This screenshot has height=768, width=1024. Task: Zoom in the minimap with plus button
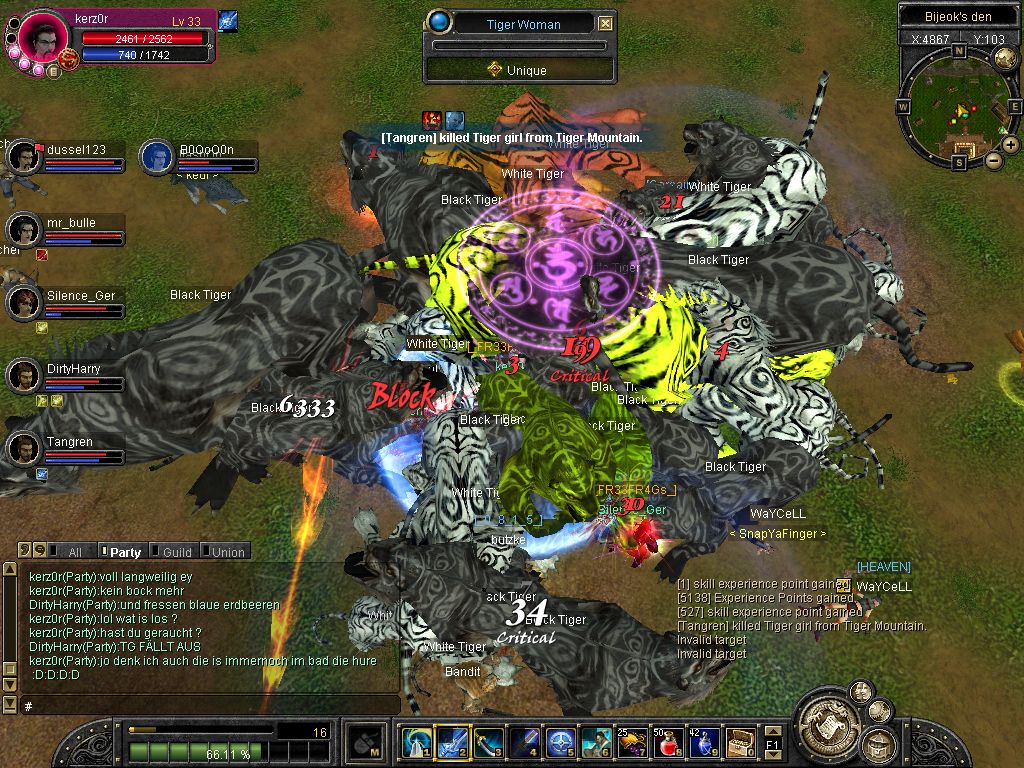[1010, 146]
